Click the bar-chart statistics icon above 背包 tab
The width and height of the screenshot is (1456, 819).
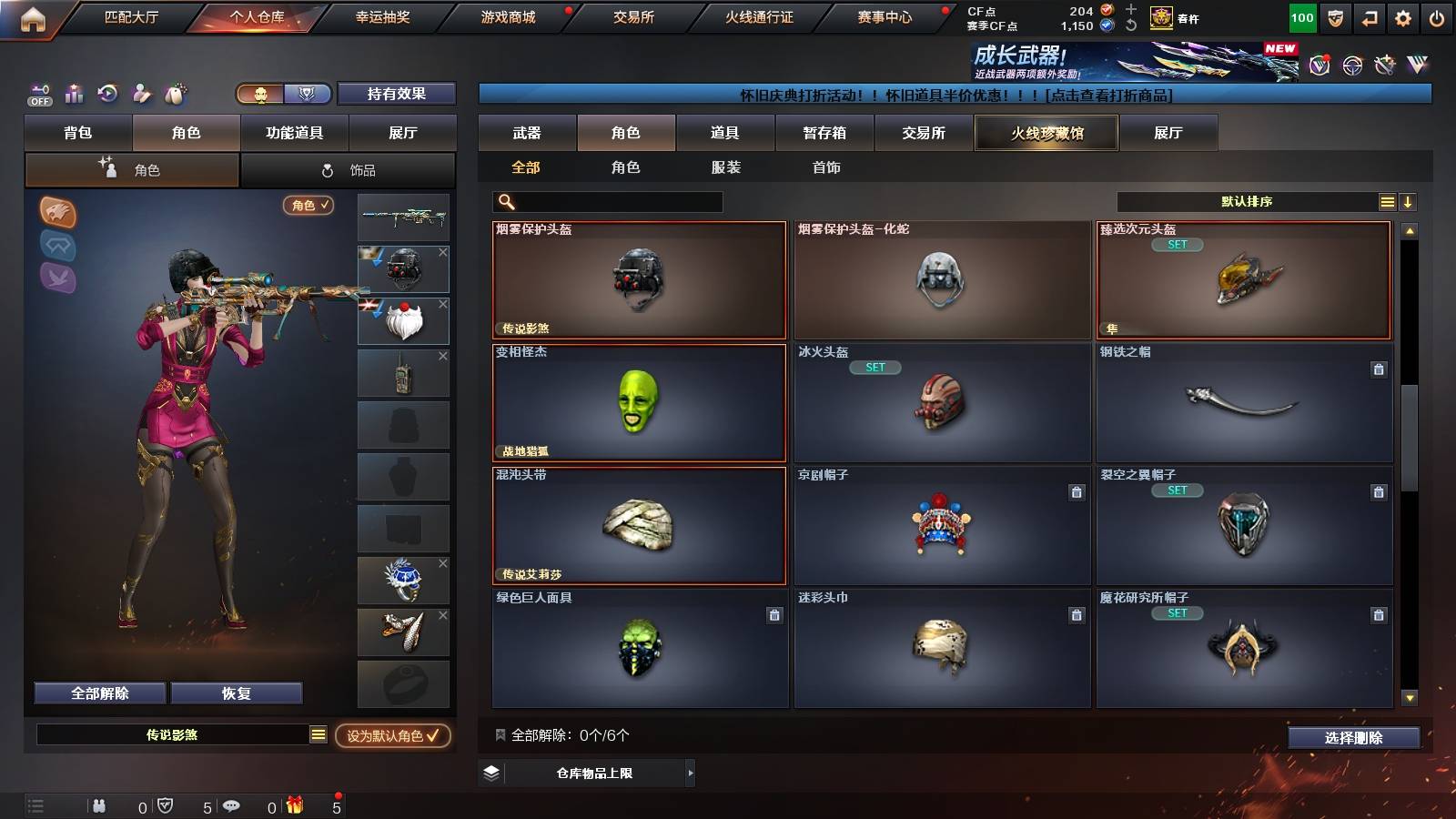(x=74, y=94)
